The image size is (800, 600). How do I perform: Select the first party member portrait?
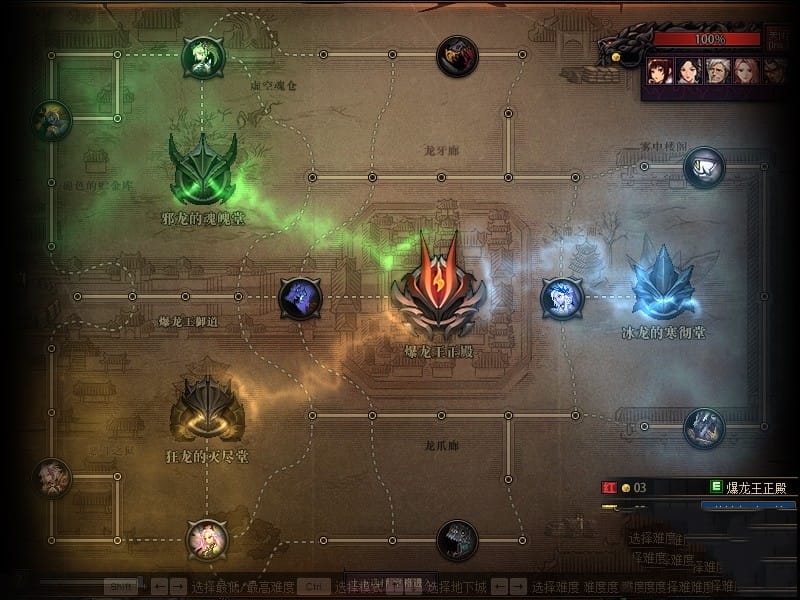click(658, 71)
